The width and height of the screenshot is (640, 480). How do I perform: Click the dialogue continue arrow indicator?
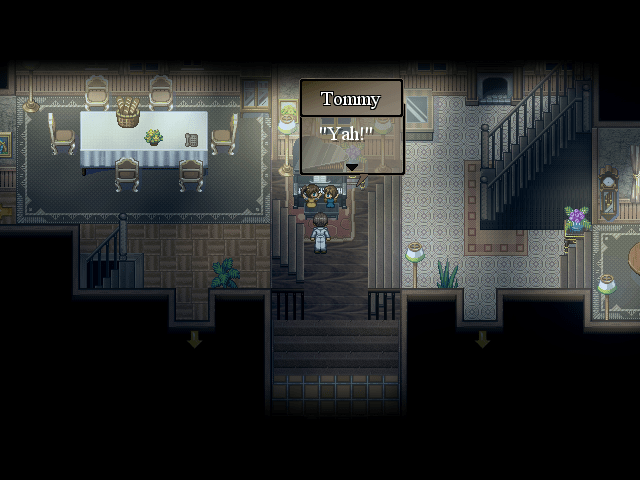tap(351, 167)
